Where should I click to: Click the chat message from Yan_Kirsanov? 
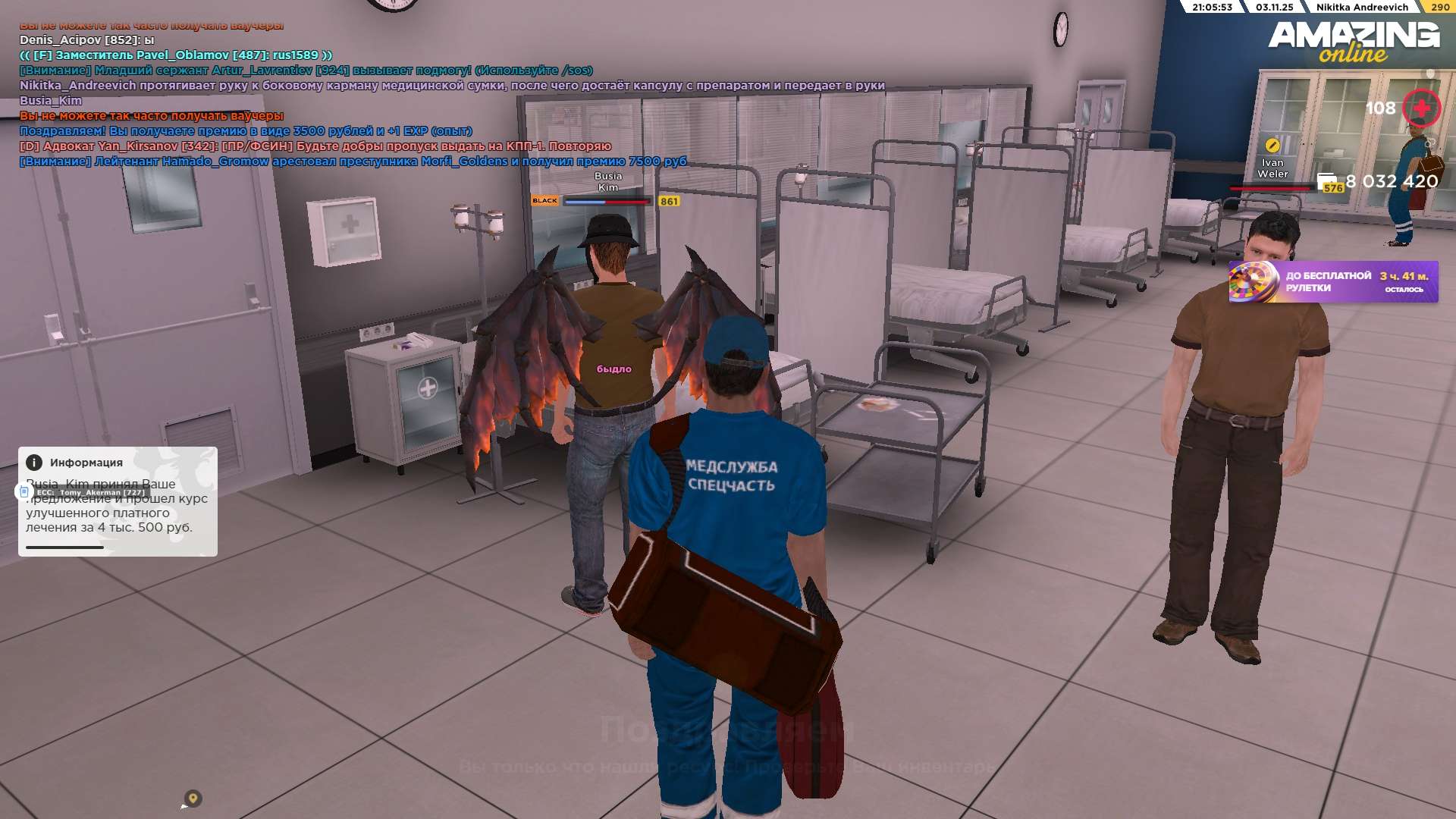coord(315,146)
